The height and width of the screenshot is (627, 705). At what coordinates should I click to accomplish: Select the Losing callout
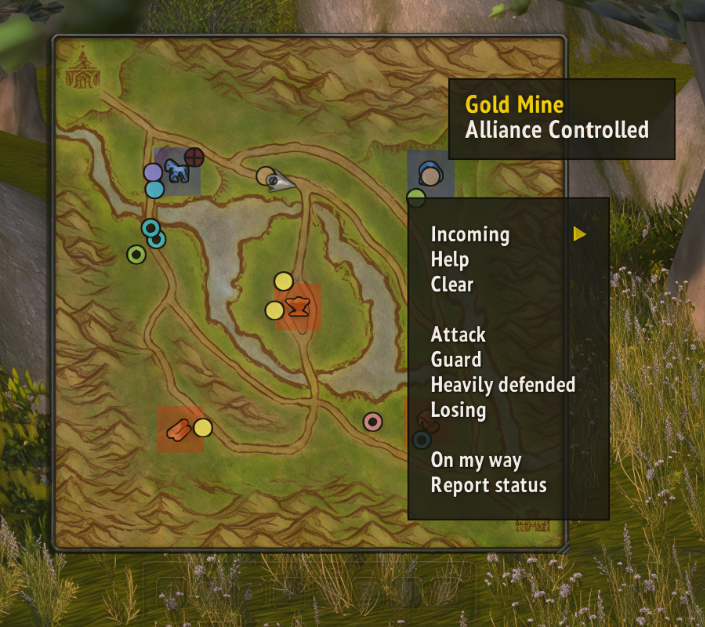click(458, 410)
